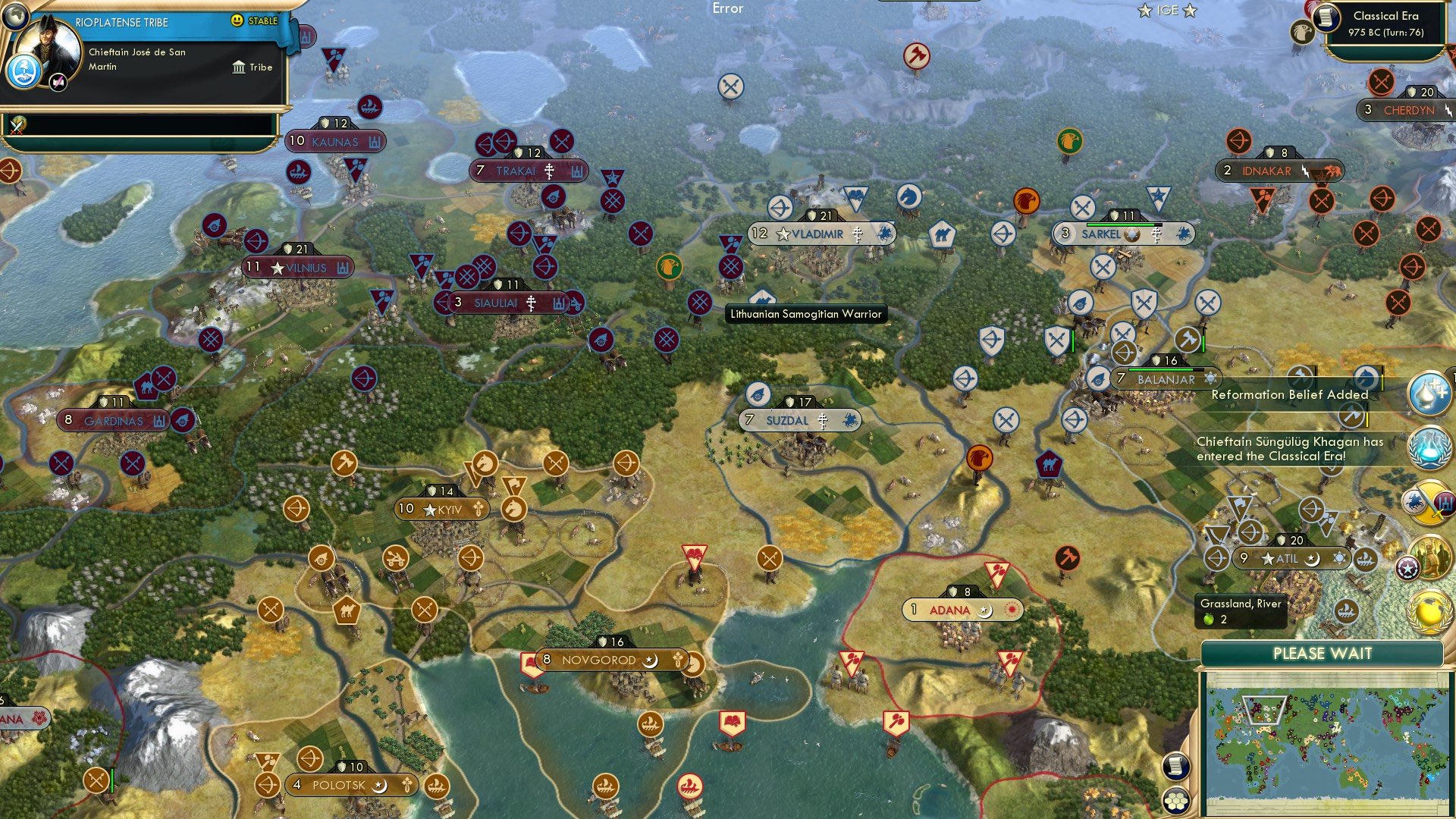The image size is (1456, 819).
Task: Click the unit-awaiting-orders sword notification icon
Action: click(x=1429, y=503)
